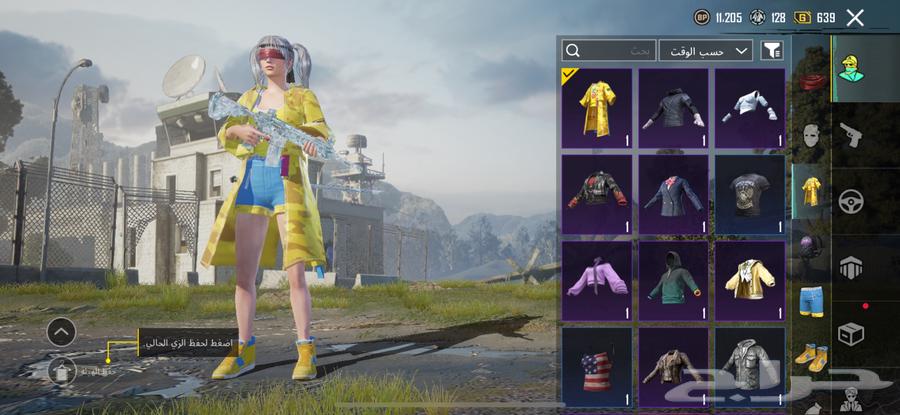The image size is (900, 415).
Task: Show the blue shorts pants subcategory
Action: coord(811,300)
